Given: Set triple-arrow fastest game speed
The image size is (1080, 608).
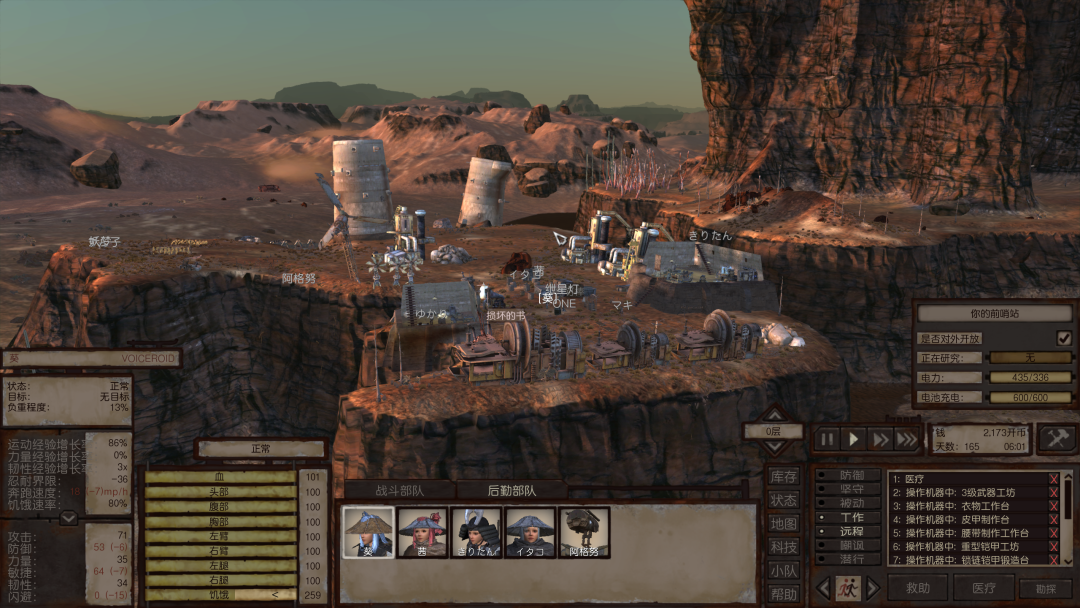Looking at the screenshot, I should pyautogui.click(x=906, y=438).
